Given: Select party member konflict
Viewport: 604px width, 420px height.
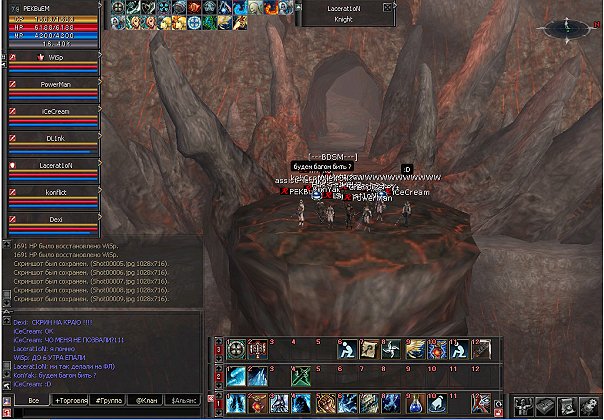Looking at the screenshot, I should coord(55,191).
